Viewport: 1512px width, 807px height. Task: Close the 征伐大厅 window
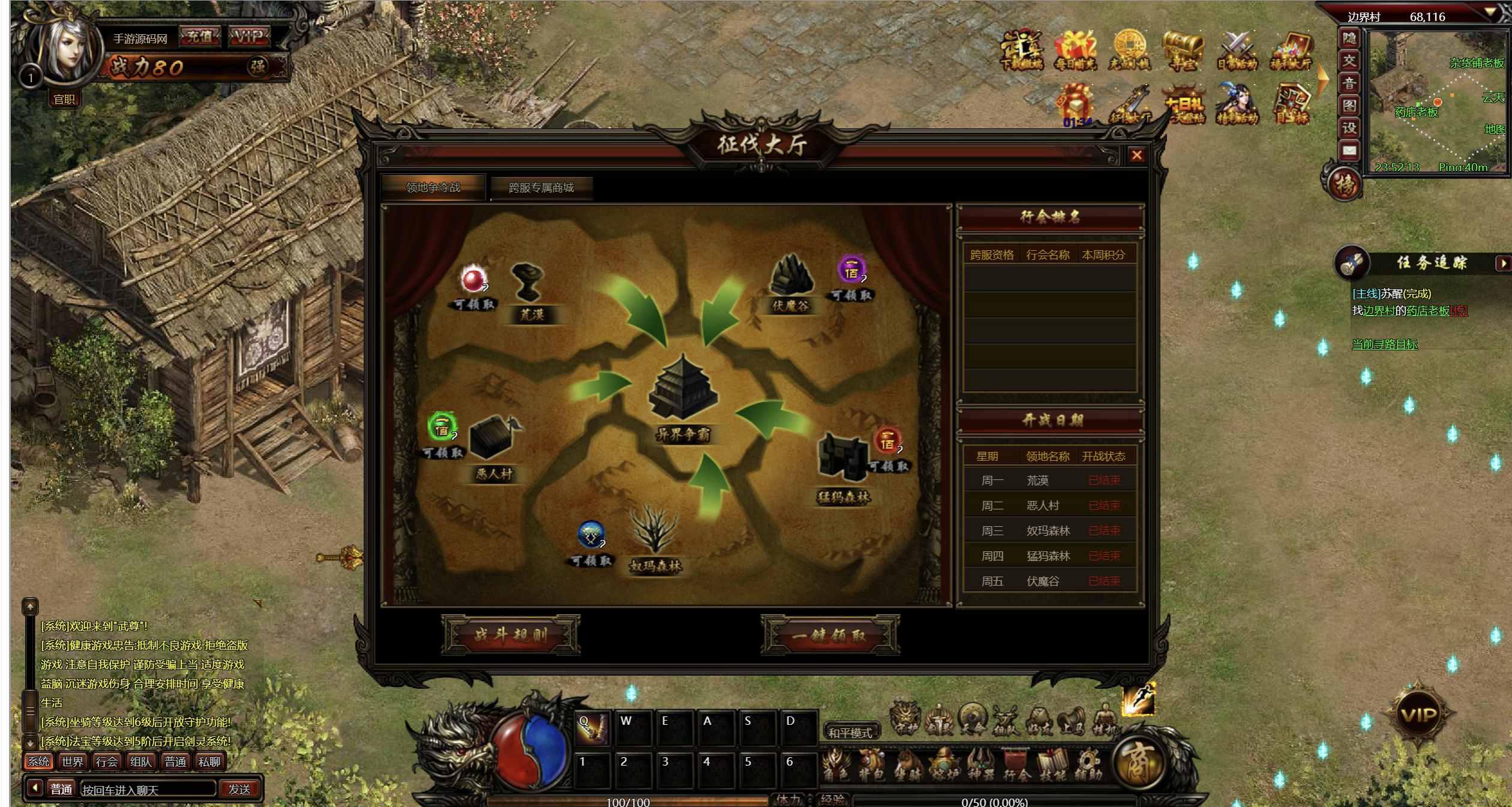pyautogui.click(x=1136, y=155)
